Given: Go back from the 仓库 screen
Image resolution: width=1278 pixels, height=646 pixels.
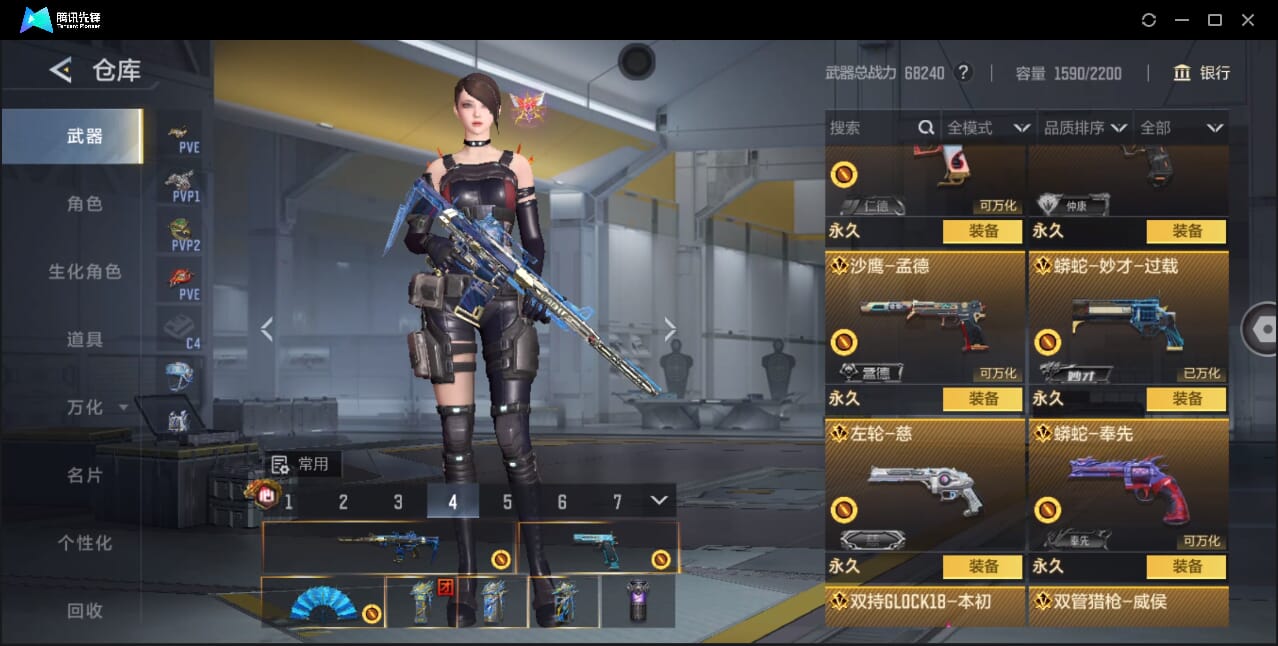Looking at the screenshot, I should click(x=60, y=70).
